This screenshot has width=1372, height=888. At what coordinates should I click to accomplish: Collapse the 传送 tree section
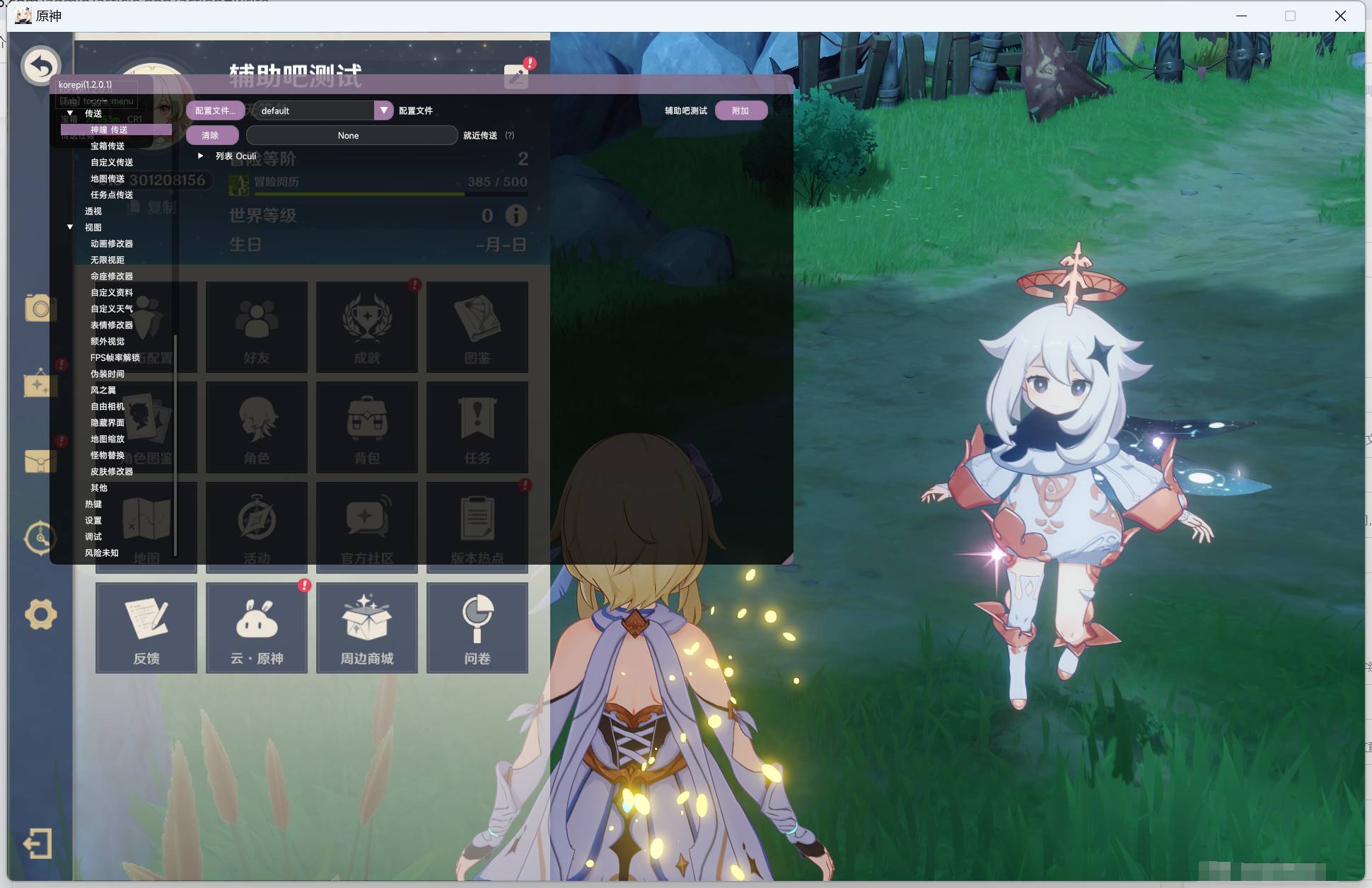click(70, 113)
